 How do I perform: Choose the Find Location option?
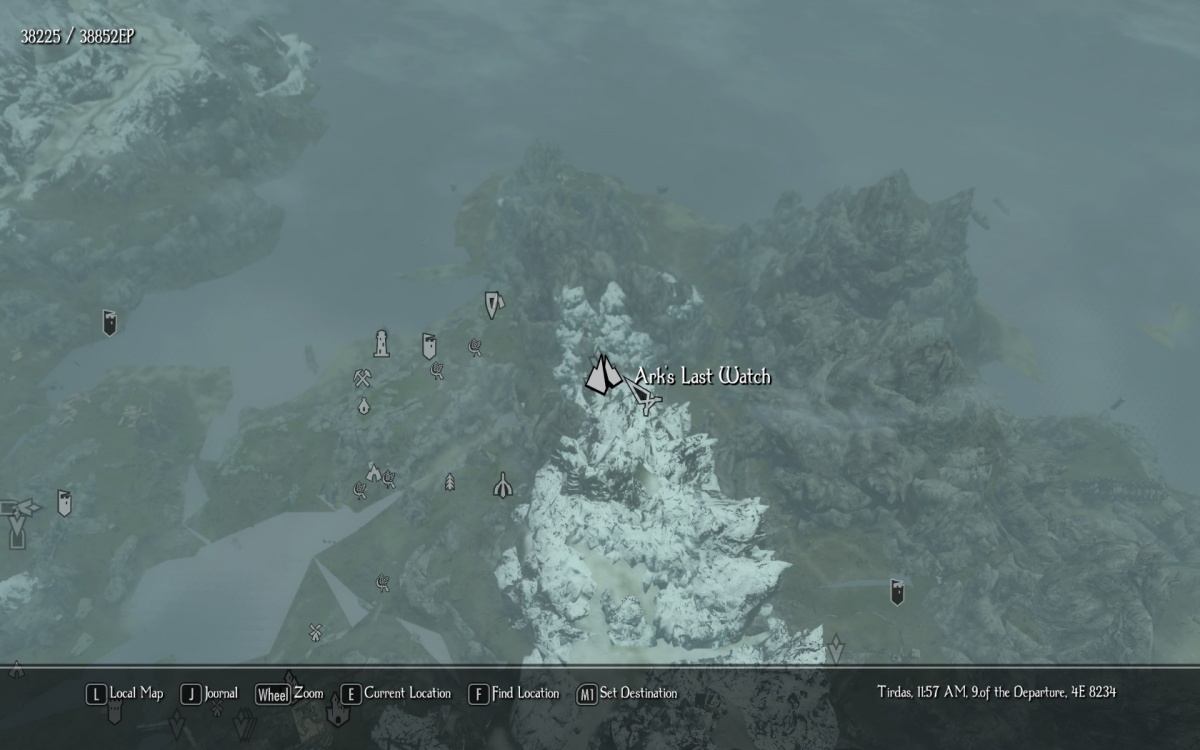coord(514,693)
